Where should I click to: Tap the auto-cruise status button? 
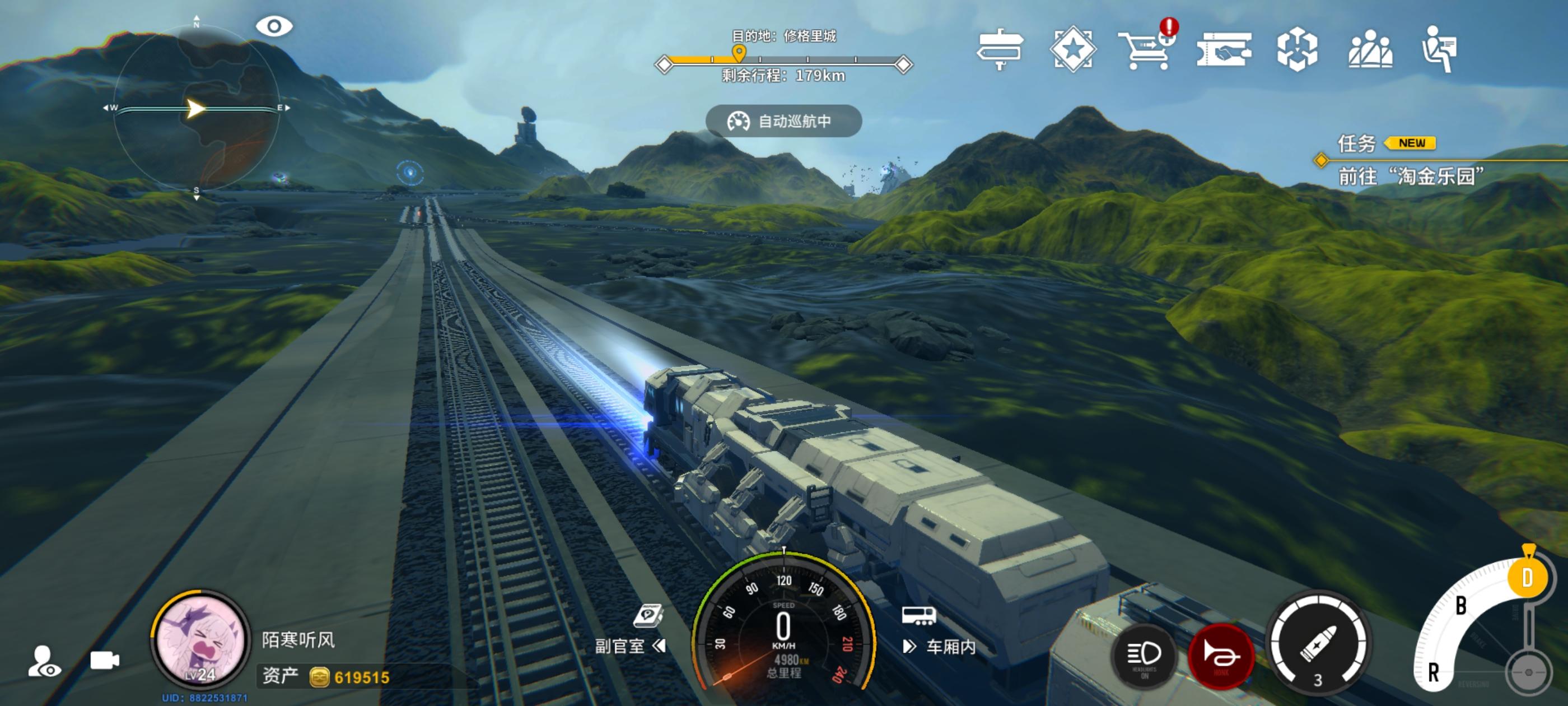pyautogui.click(x=783, y=121)
